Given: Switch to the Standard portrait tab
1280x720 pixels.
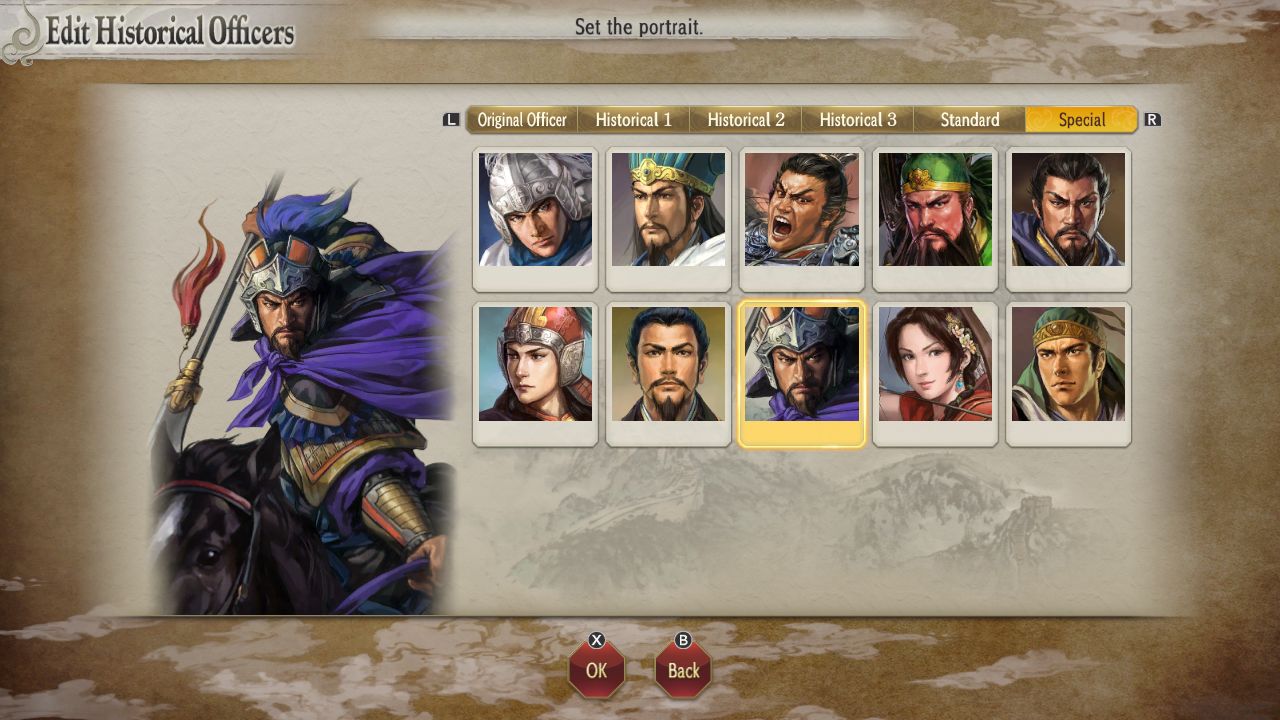Looking at the screenshot, I should coord(968,119).
